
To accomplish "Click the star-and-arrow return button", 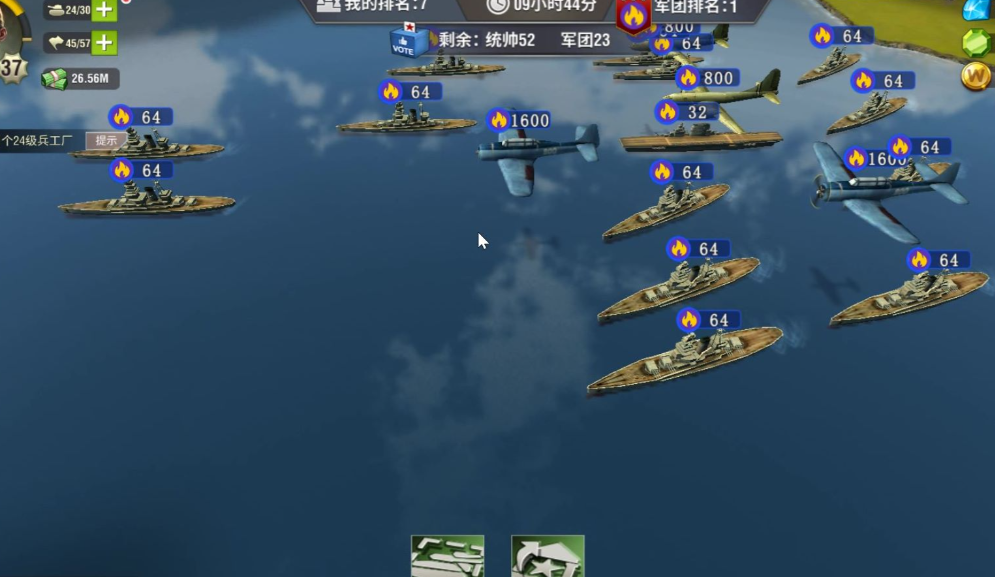I will (547, 556).
